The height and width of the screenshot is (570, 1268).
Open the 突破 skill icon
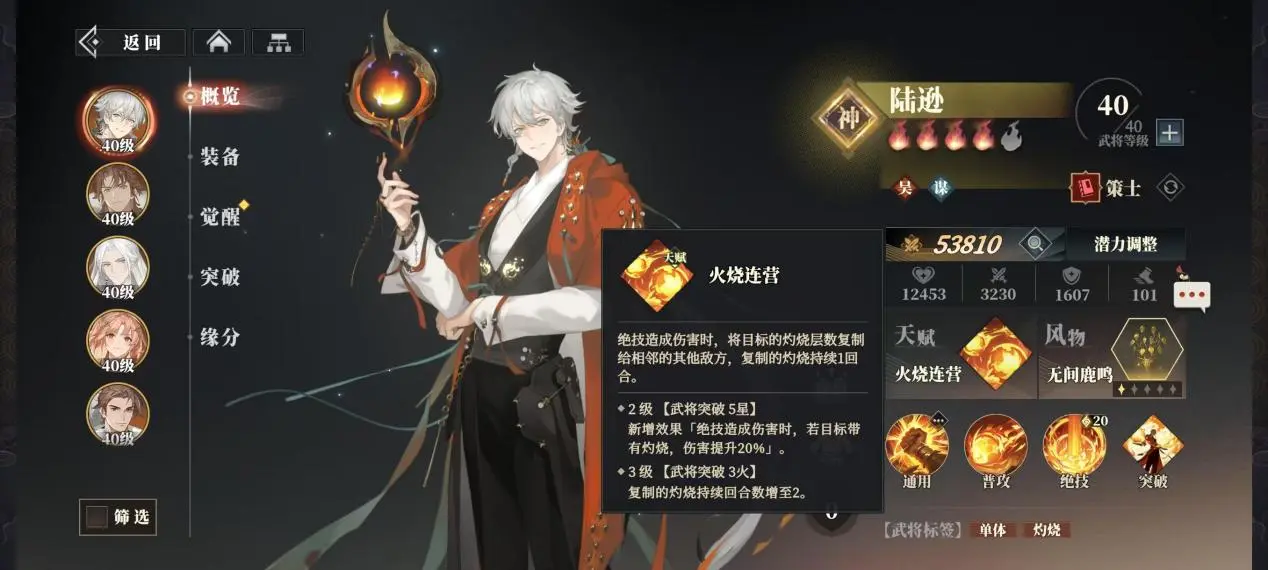coord(1153,445)
